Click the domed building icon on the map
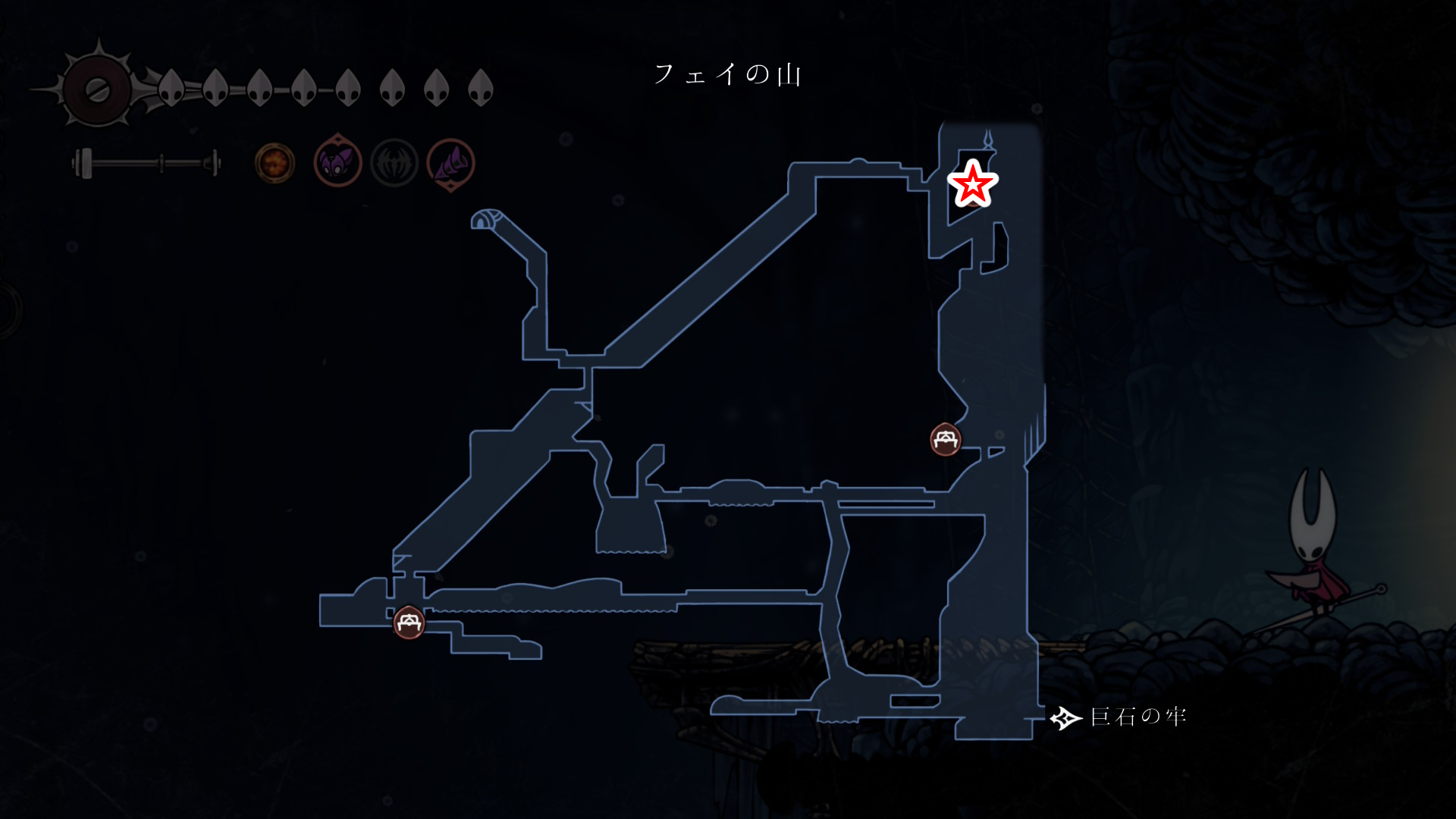Screen dimensions: 1456x819 tap(485, 219)
